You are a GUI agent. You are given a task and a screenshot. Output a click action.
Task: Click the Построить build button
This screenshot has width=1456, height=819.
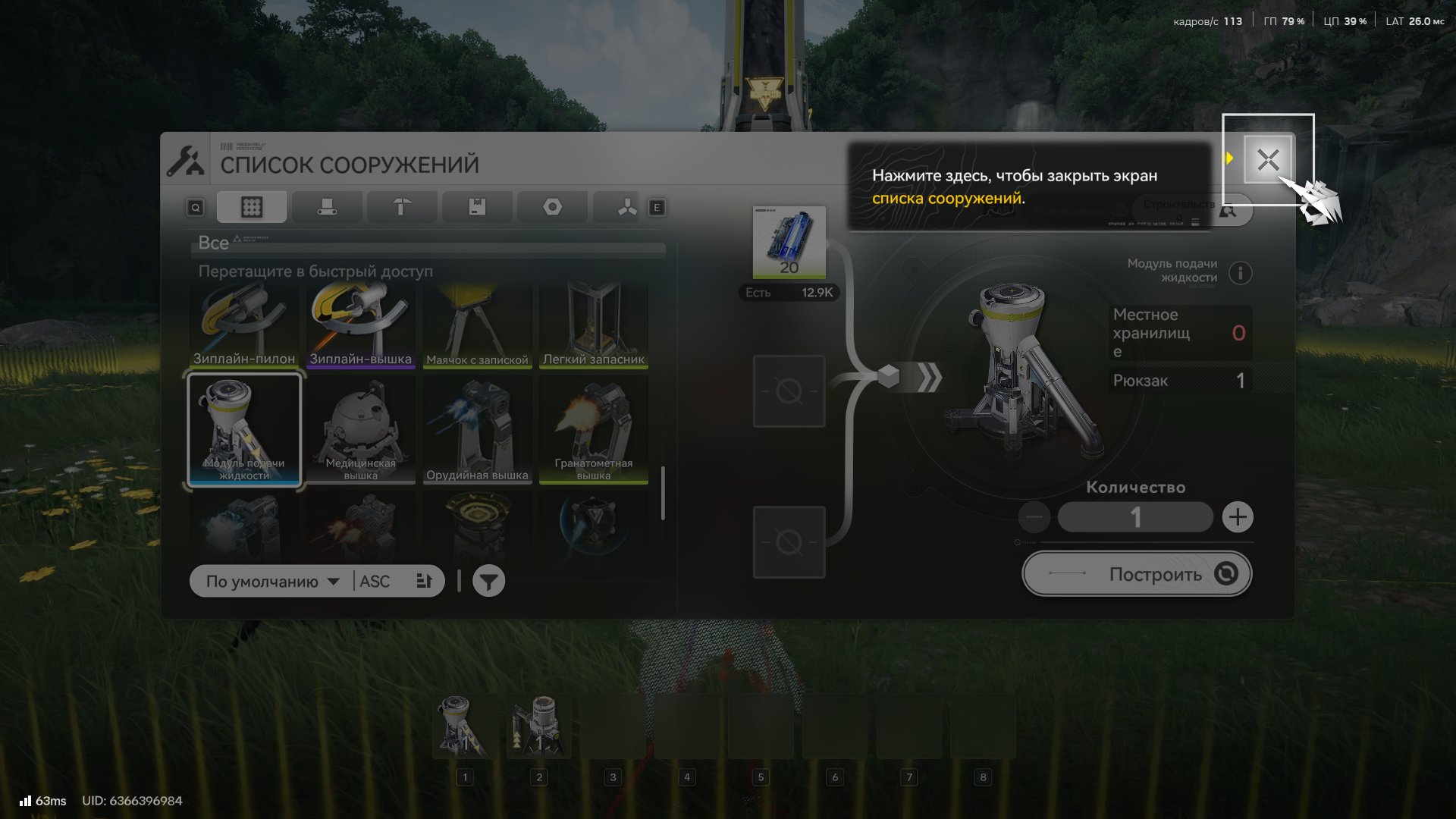coord(1137,574)
